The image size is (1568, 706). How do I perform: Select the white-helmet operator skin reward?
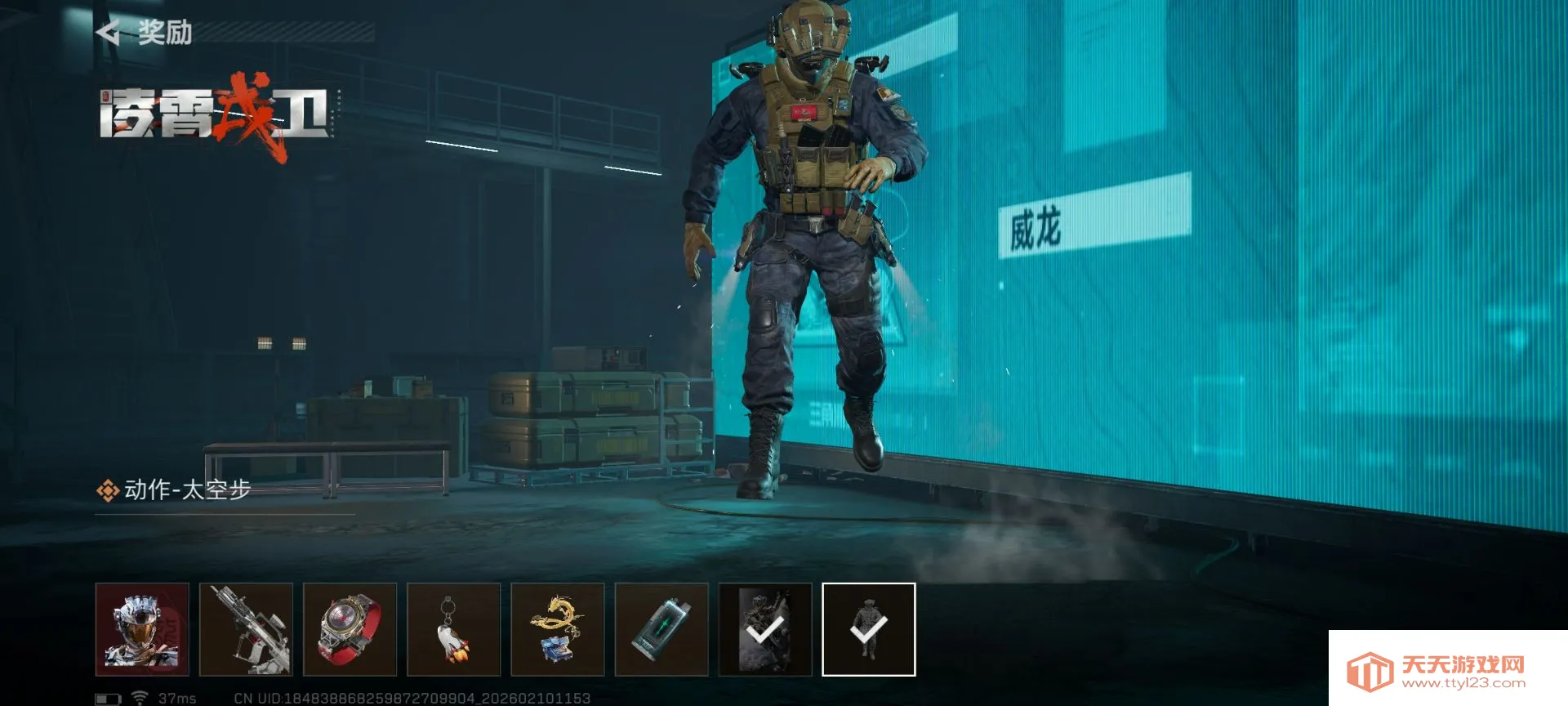tap(142, 629)
